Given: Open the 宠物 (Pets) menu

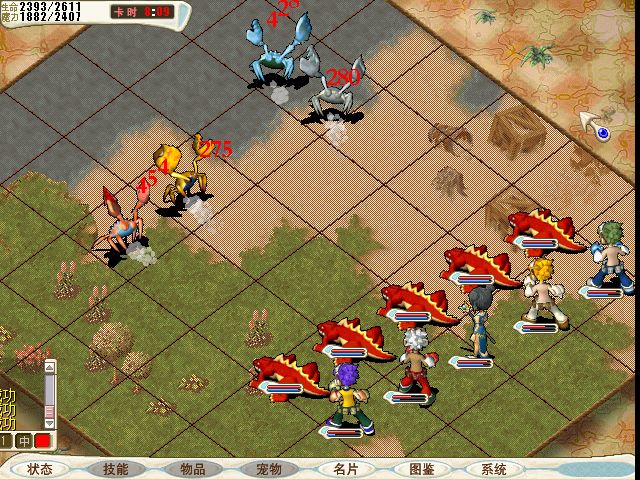Looking at the screenshot, I should [269, 469].
